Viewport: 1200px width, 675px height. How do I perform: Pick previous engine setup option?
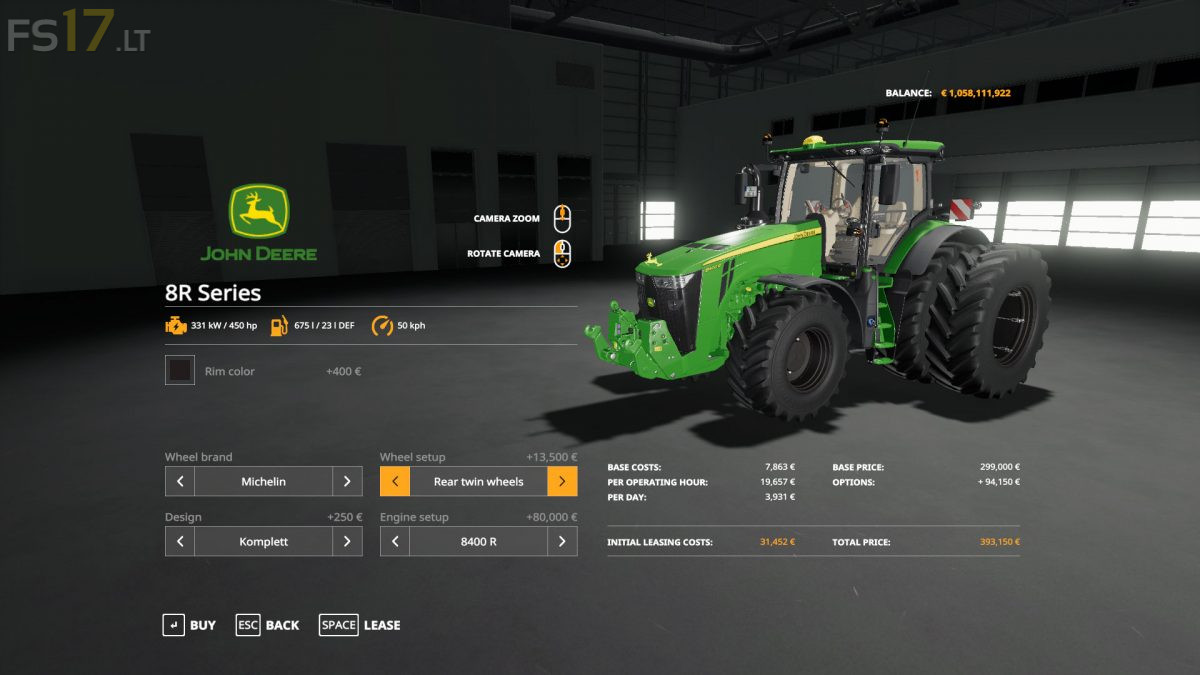(395, 541)
